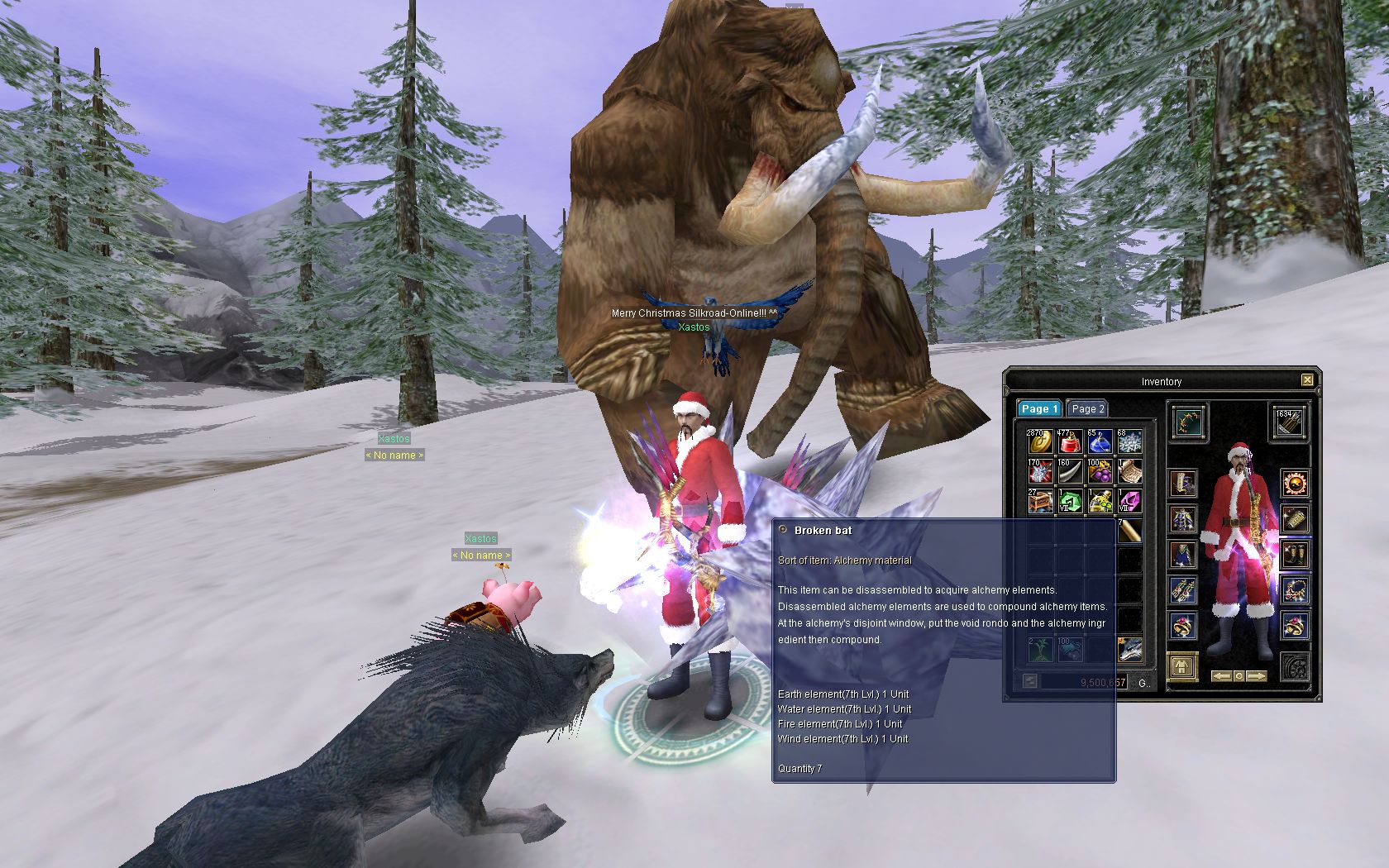This screenshot has width=1389, height=868.
Task: Rotate the character preview left
Action: pos(1221,676)
